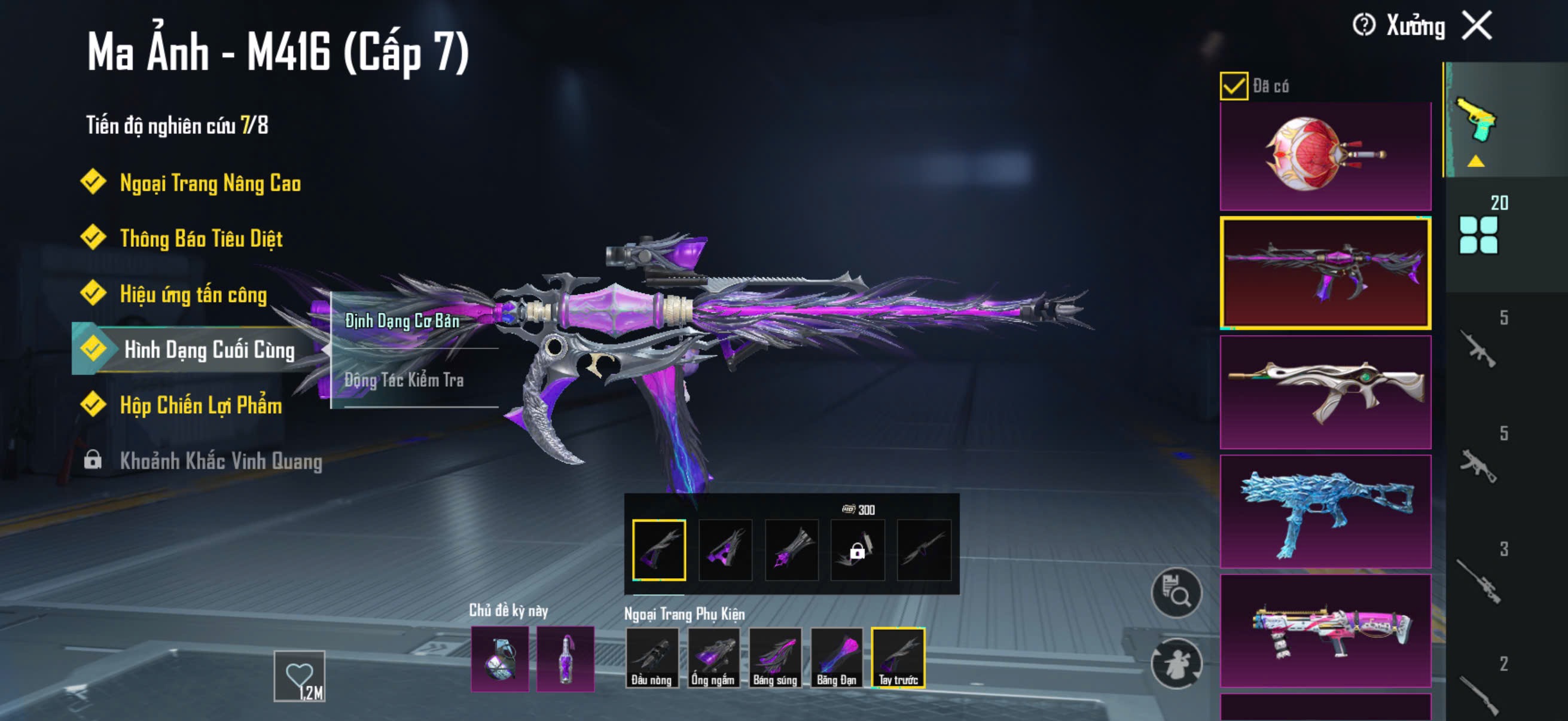Pick the red eyeball weapon skin thumbnail
The image size is (1568, 721).
click(1325, 156)
